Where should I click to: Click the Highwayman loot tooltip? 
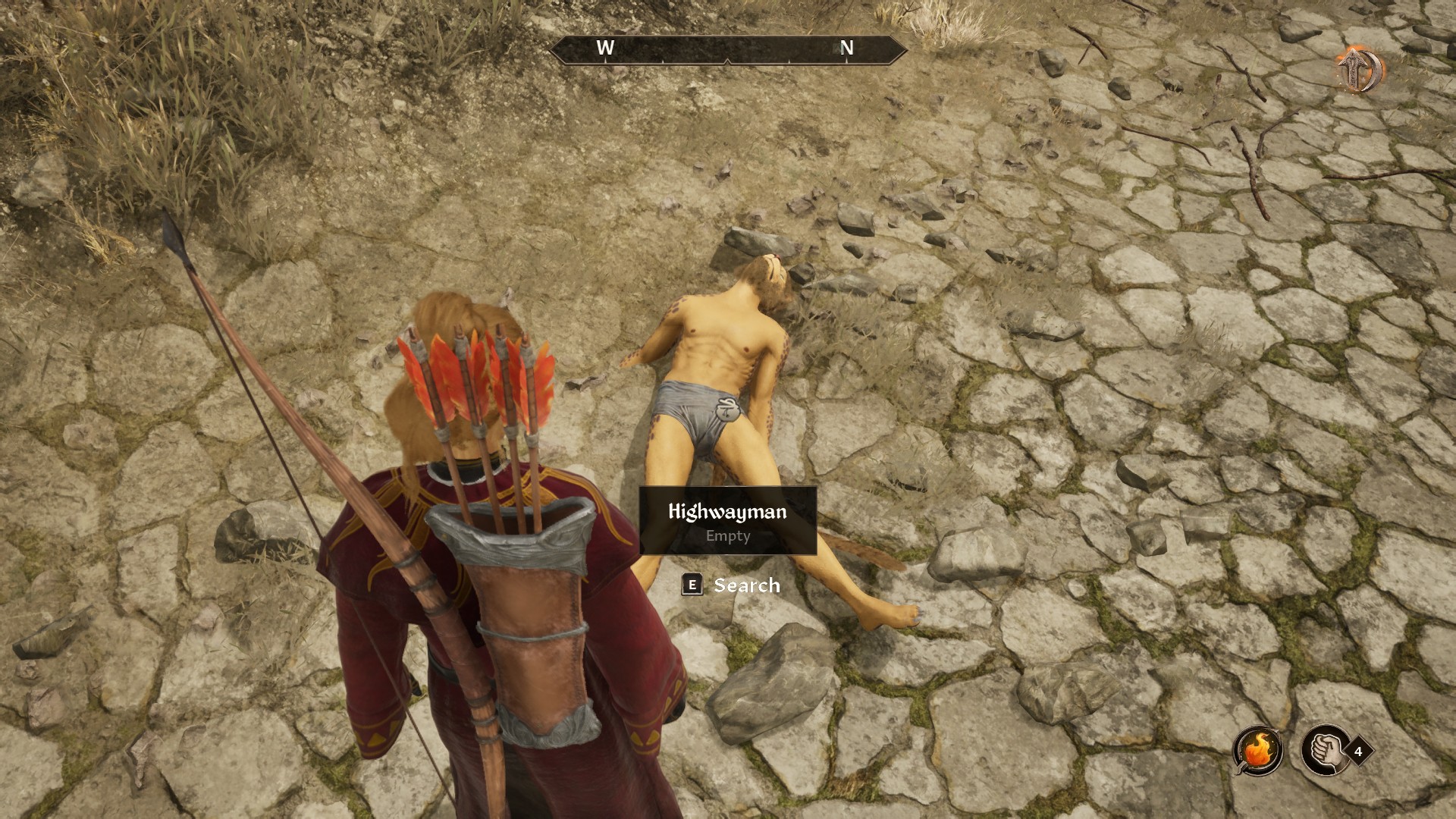(x=728, y=521)
